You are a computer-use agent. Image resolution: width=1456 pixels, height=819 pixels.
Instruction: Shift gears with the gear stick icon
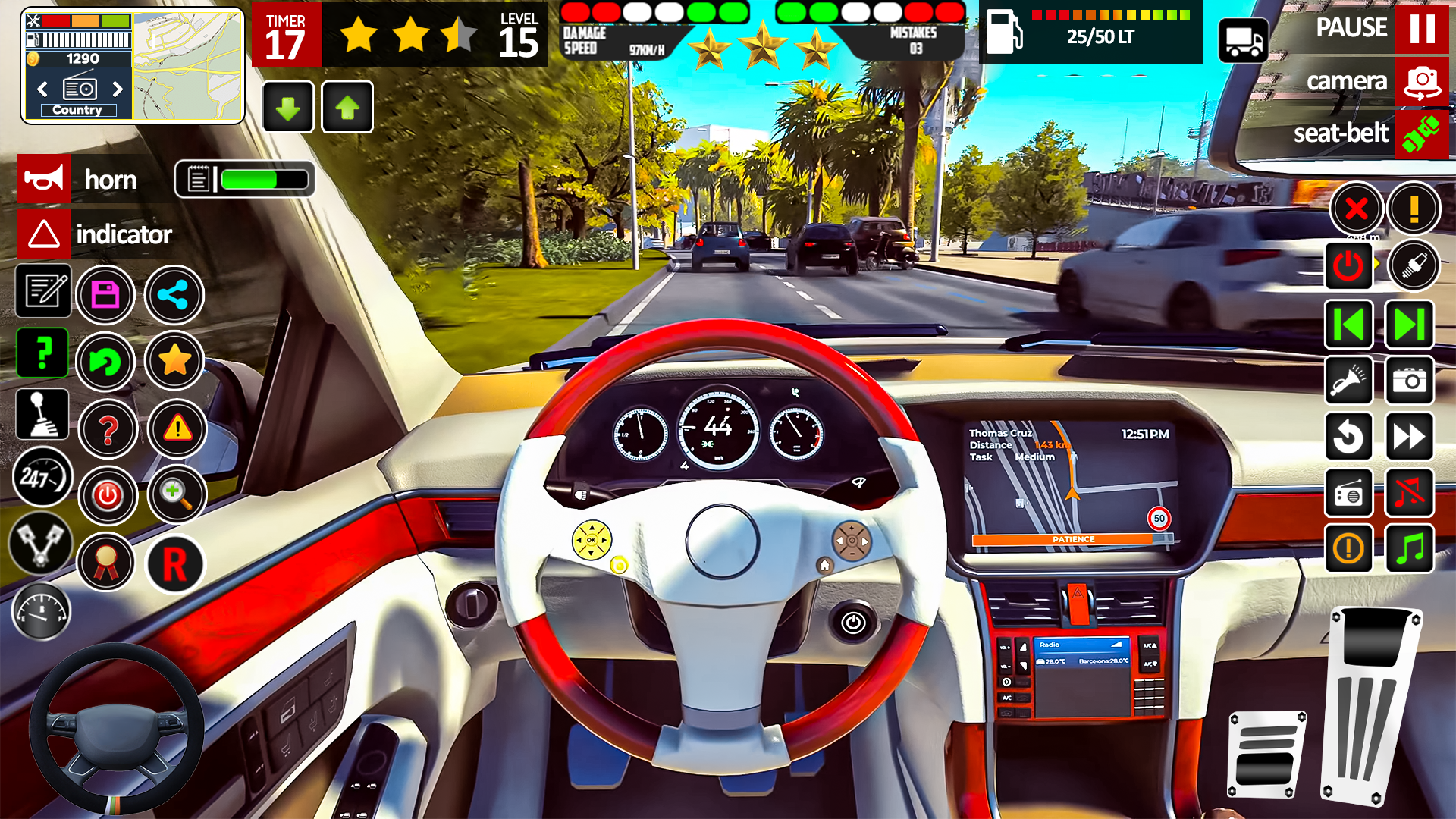click(42, 415)
